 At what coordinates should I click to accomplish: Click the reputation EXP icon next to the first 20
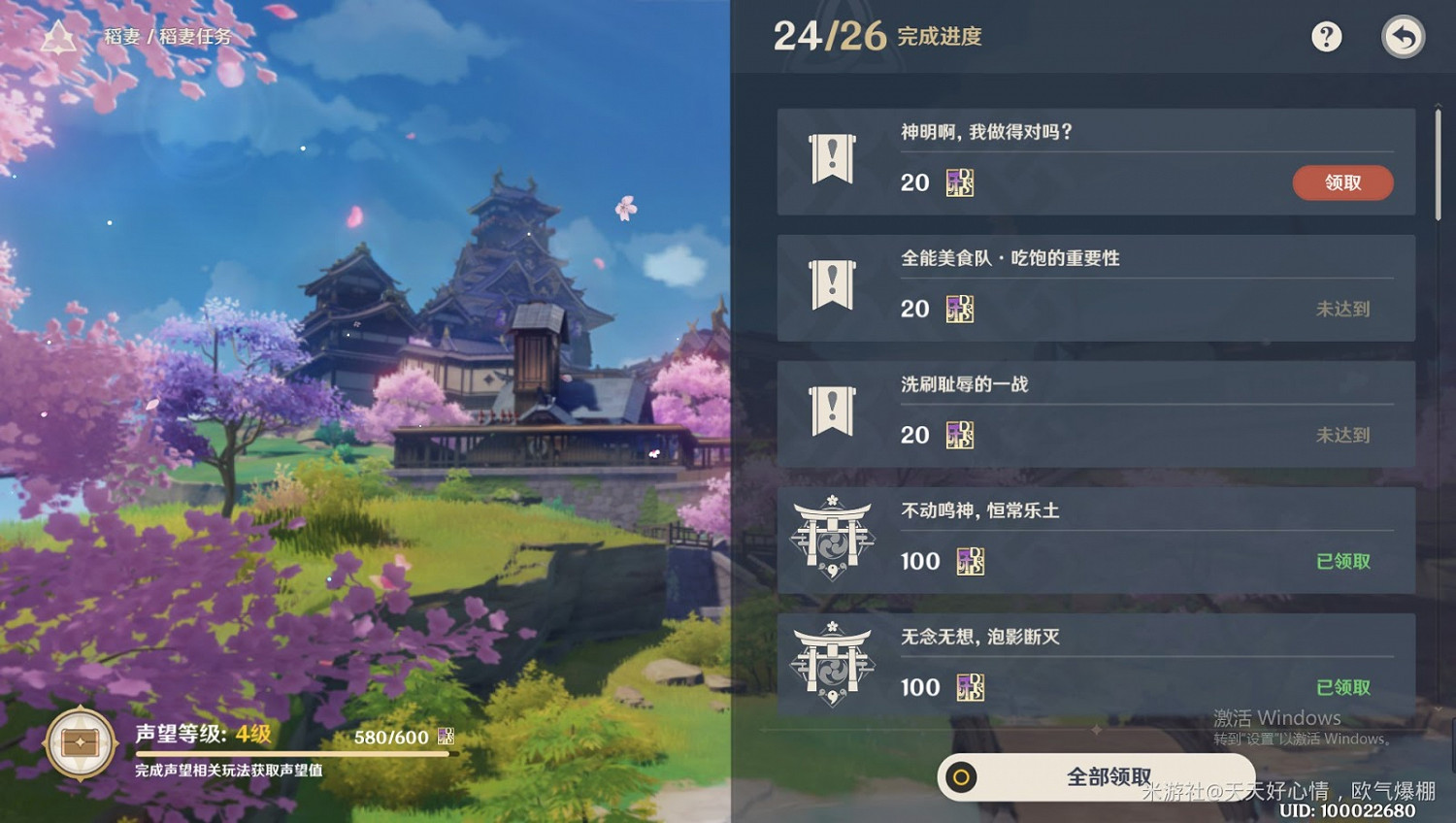(x=961, y=182)
